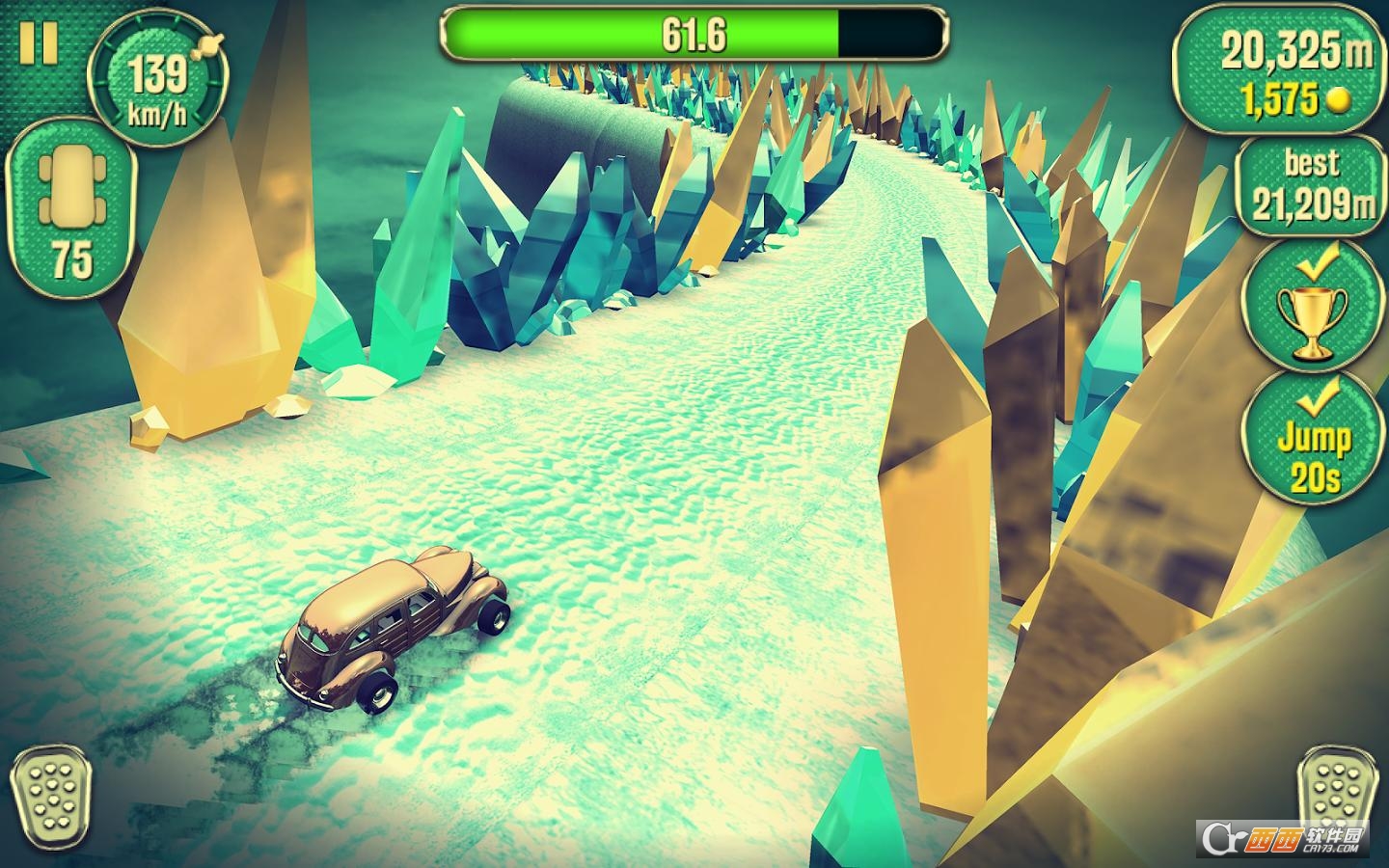
Task: Tap the coin total reading 1,575
Action: [x=1278, y=96]
